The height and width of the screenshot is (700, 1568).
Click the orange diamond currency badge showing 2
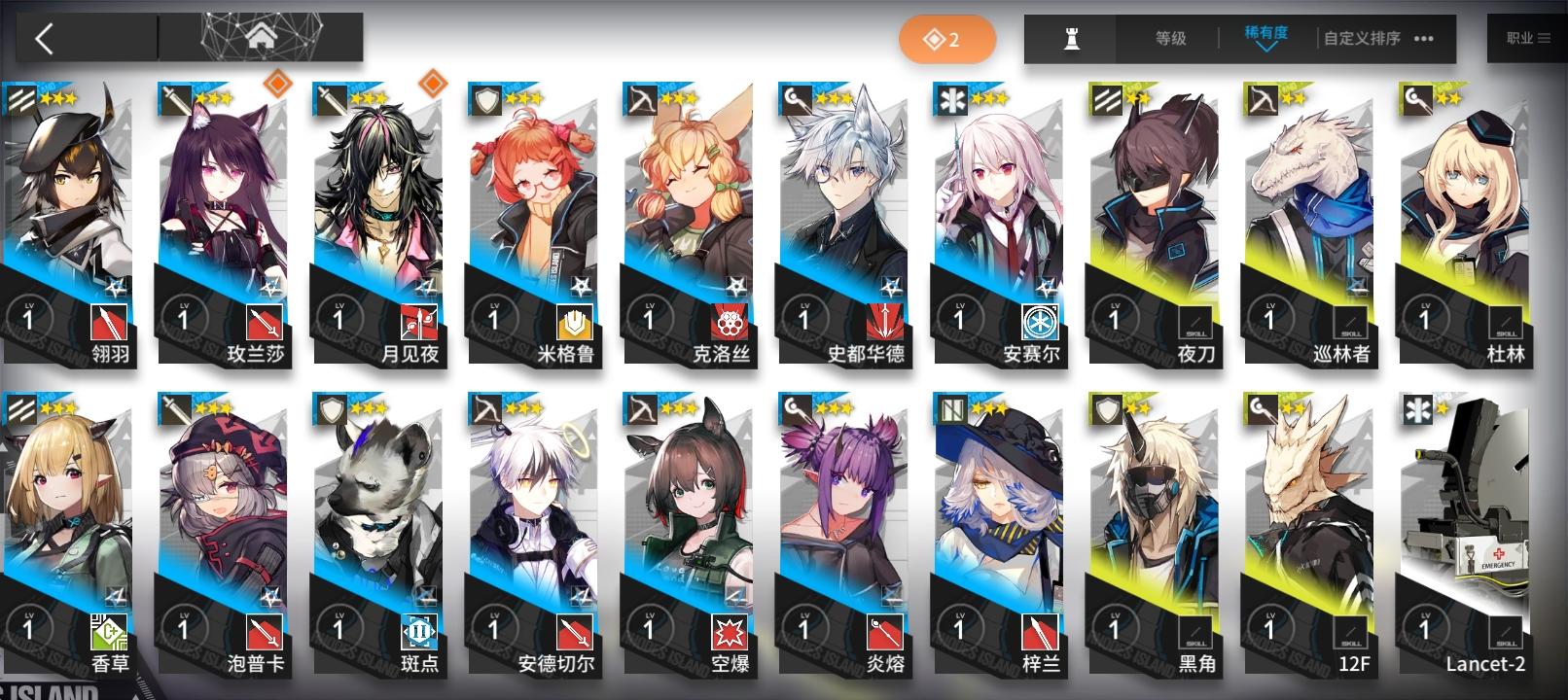tap(947, 37)
